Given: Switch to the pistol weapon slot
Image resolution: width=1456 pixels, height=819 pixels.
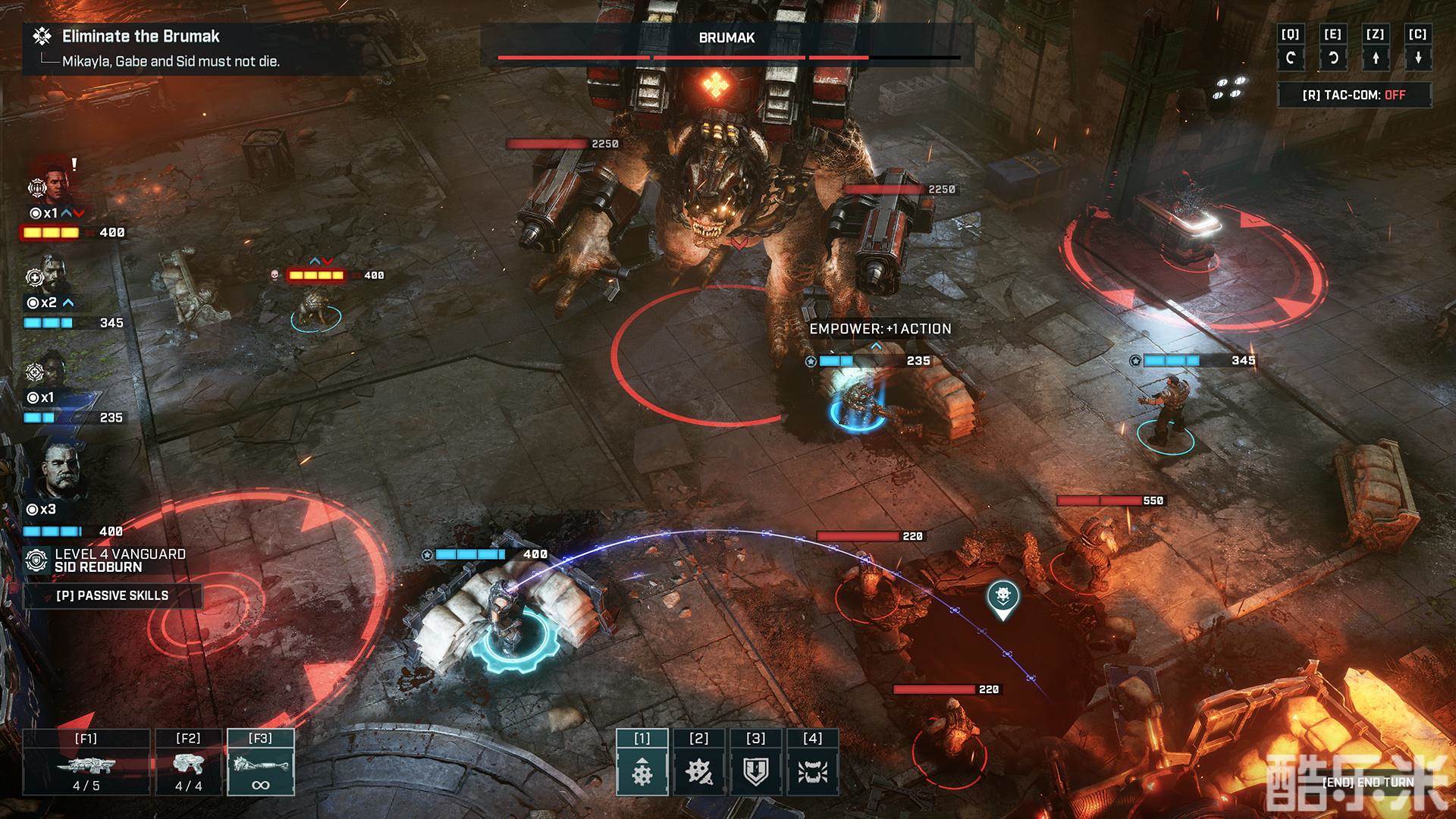Looking at the screenshot, I should pyautogui.click(x=188, y=763).
